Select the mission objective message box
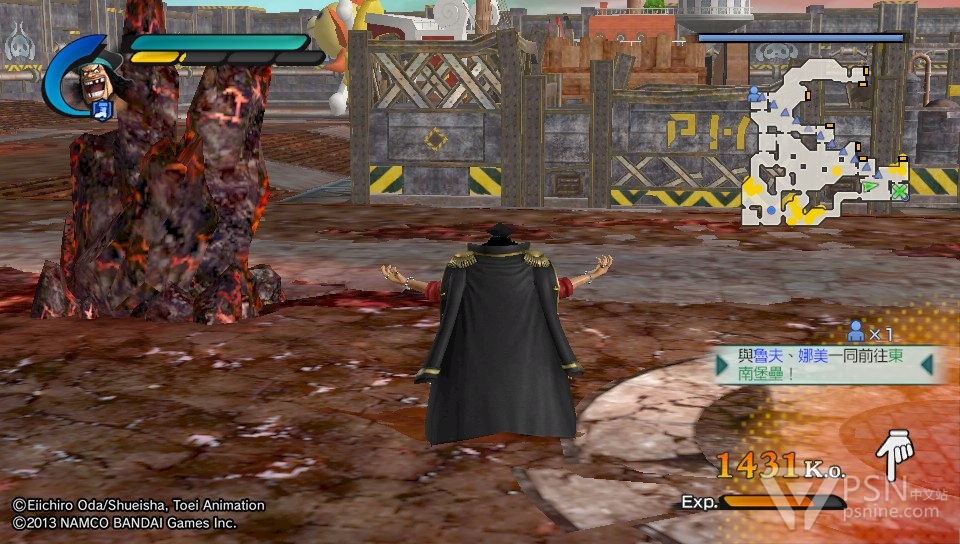 [x=825, y=366]
